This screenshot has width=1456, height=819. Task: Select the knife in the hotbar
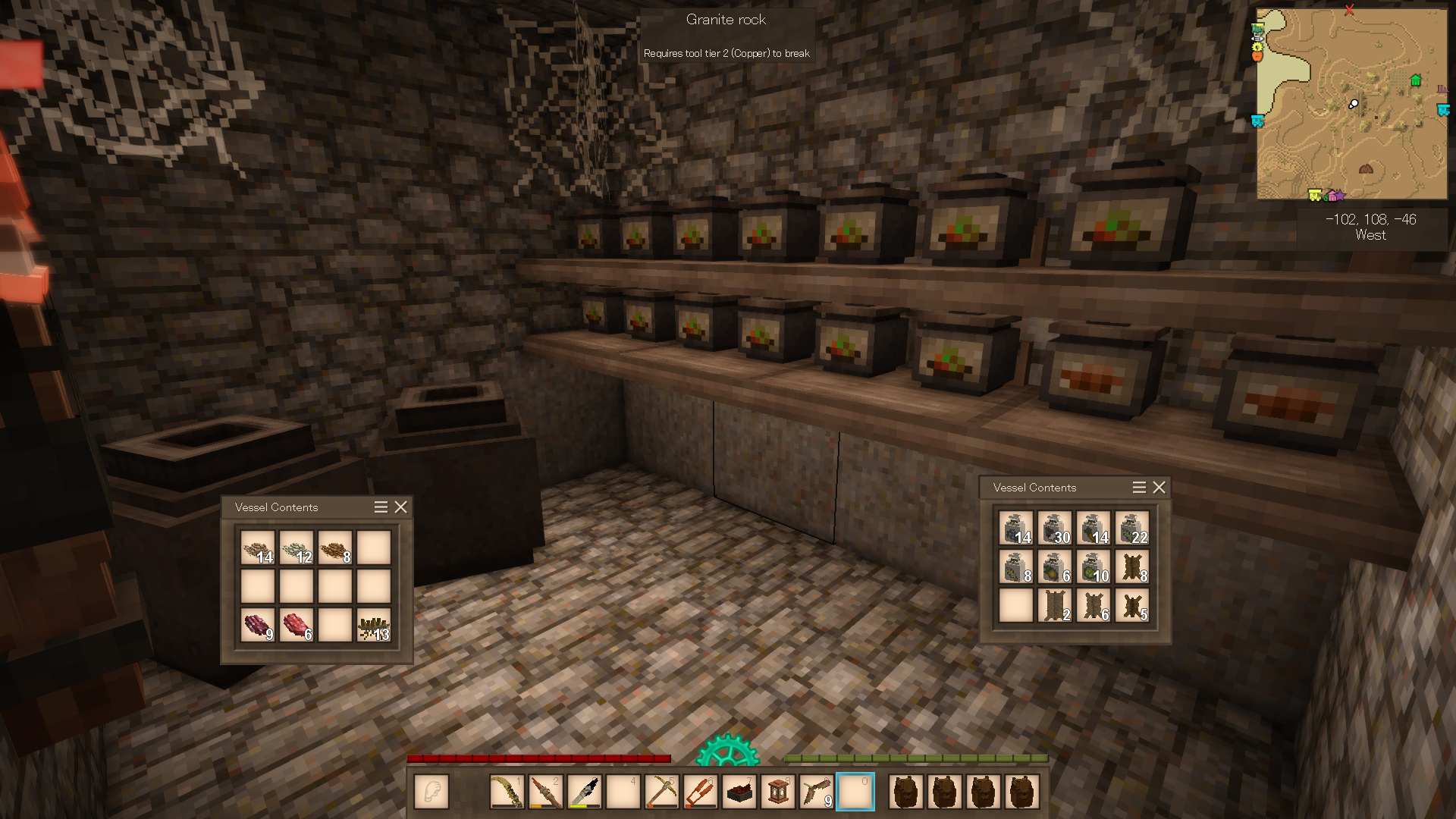(585, 792)
